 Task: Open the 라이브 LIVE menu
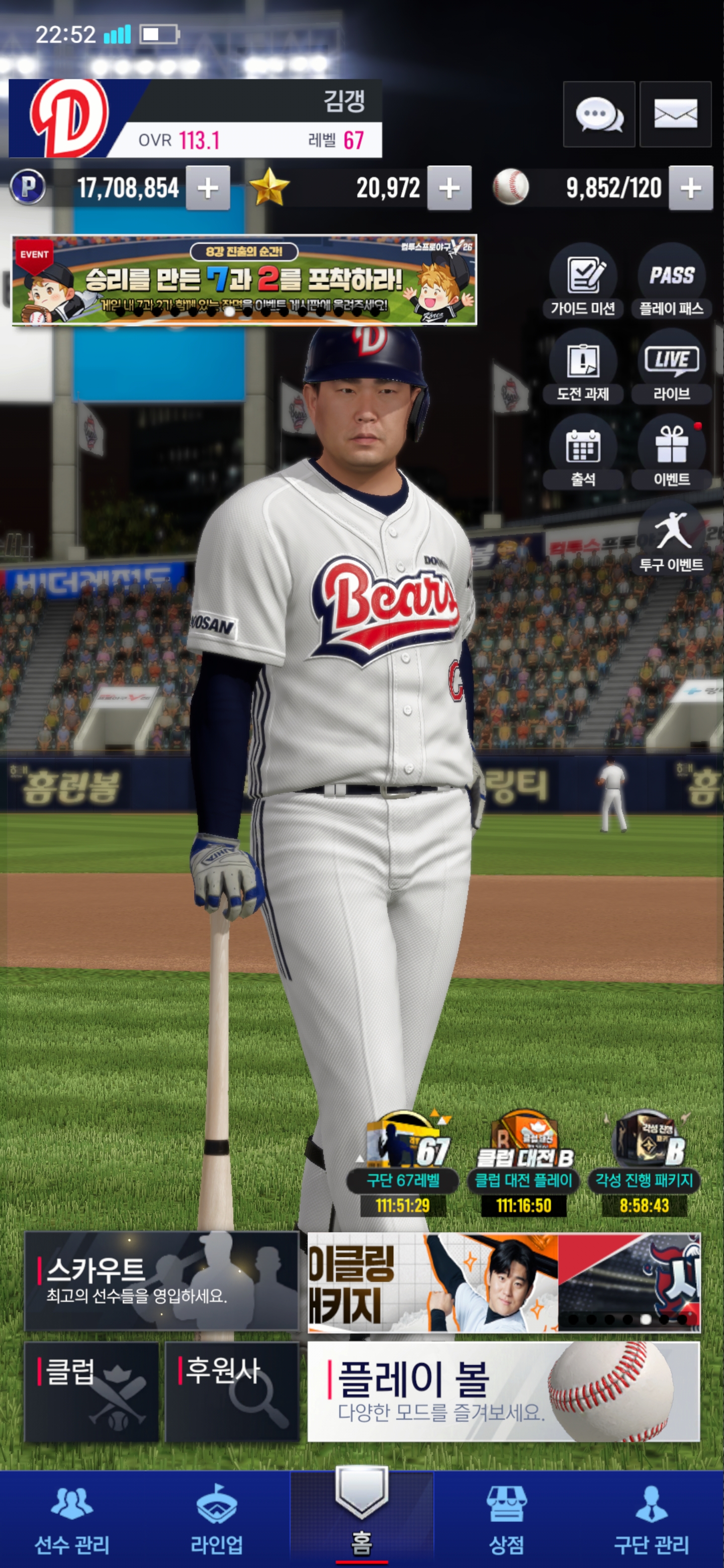coord(672,366)
